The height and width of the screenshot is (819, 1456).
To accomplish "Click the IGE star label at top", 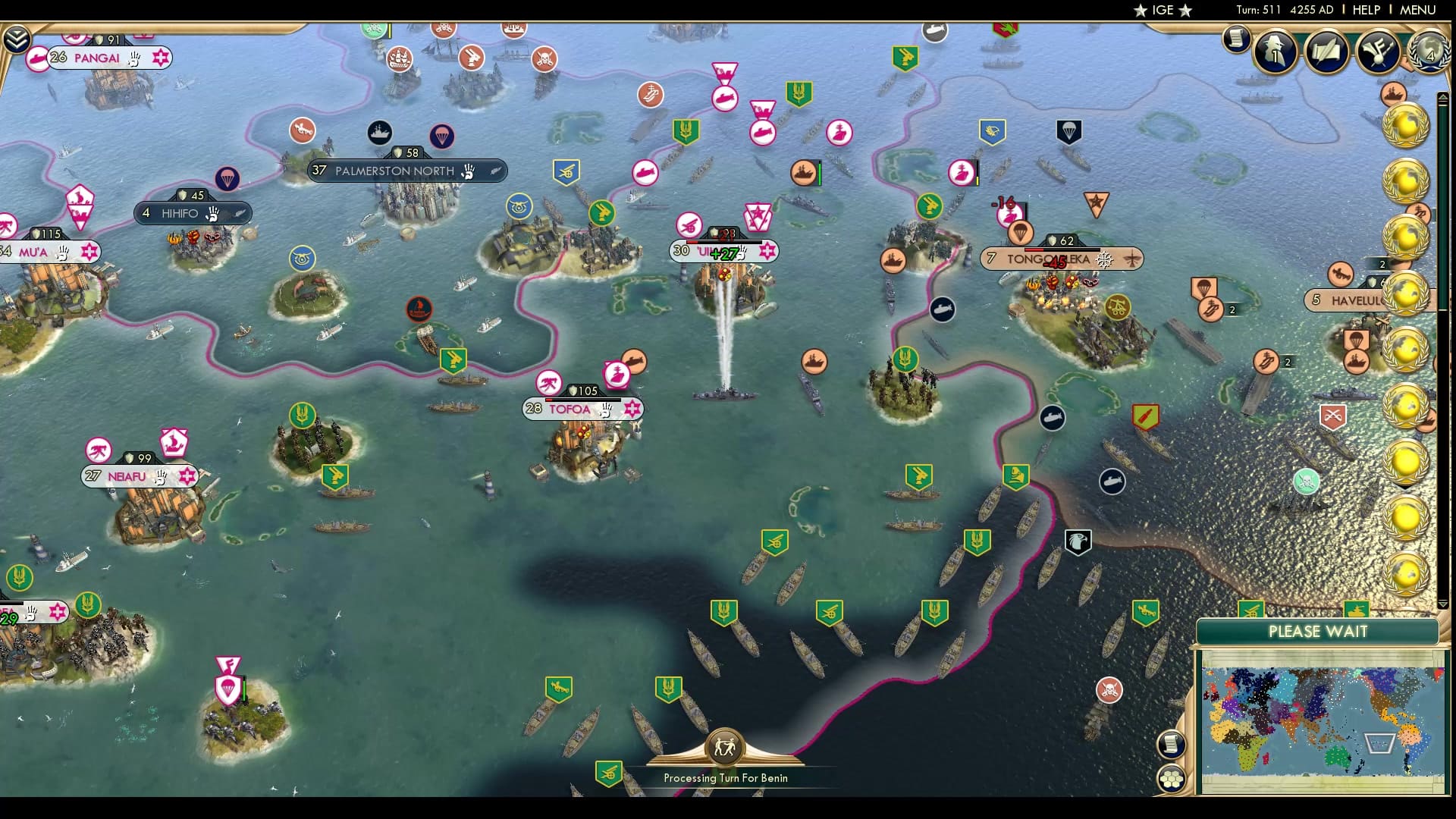I will click(1161, 10).
